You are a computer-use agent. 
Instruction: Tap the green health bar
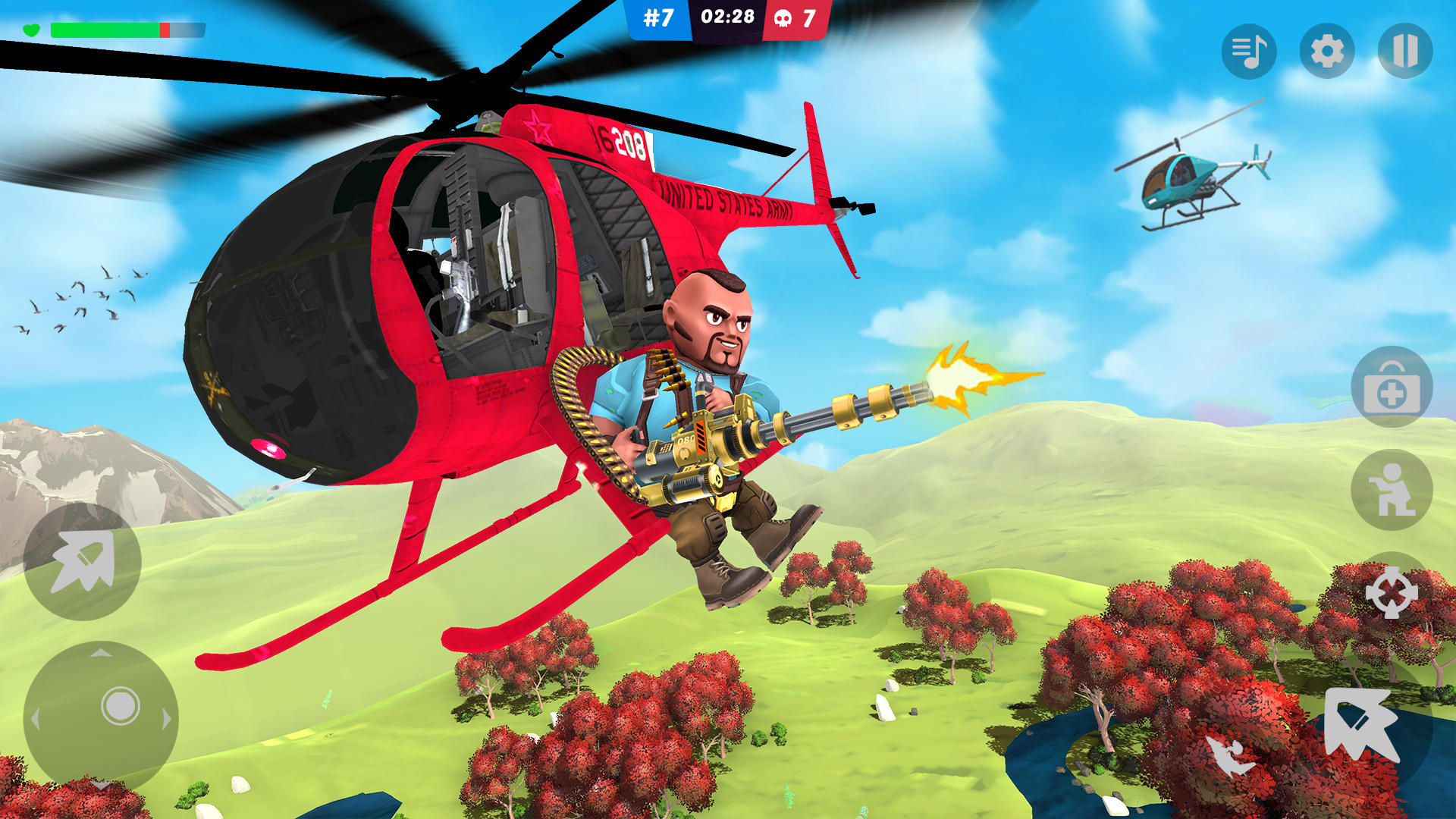[106, 30]
